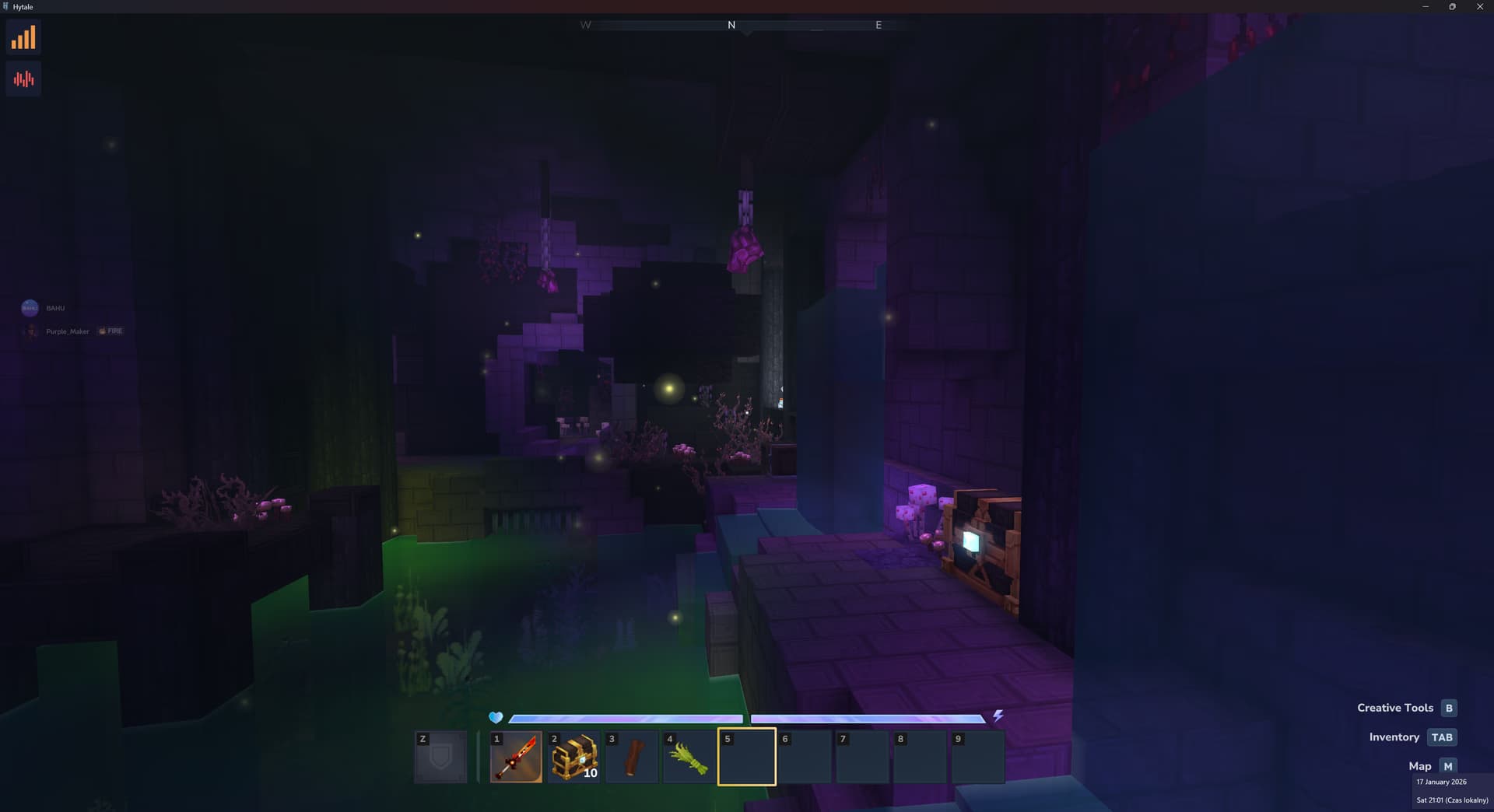Click the empty hotbar slot 6

pos(805,756)
